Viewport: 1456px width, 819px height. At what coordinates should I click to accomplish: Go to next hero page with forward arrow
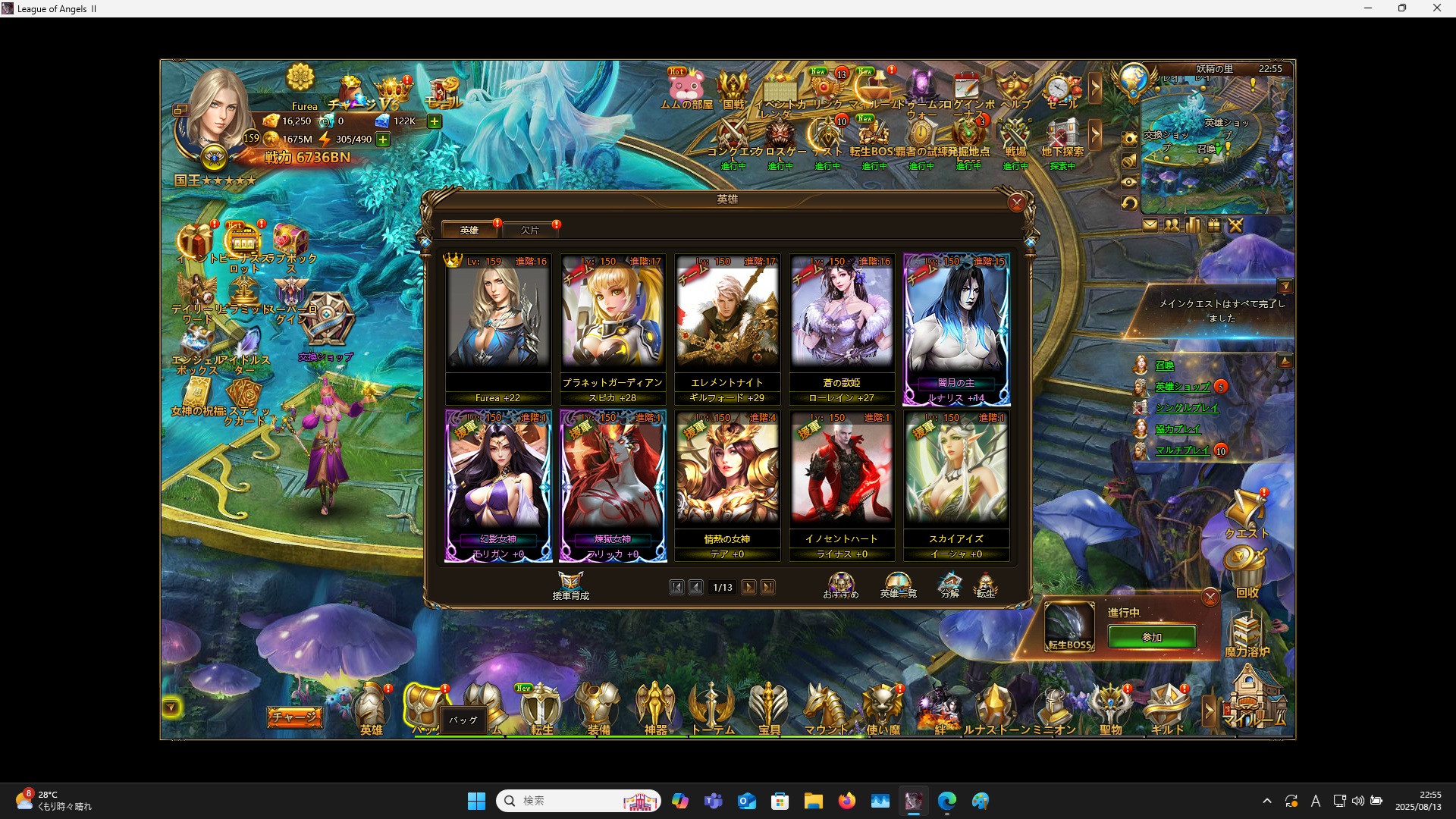[749, 587]
